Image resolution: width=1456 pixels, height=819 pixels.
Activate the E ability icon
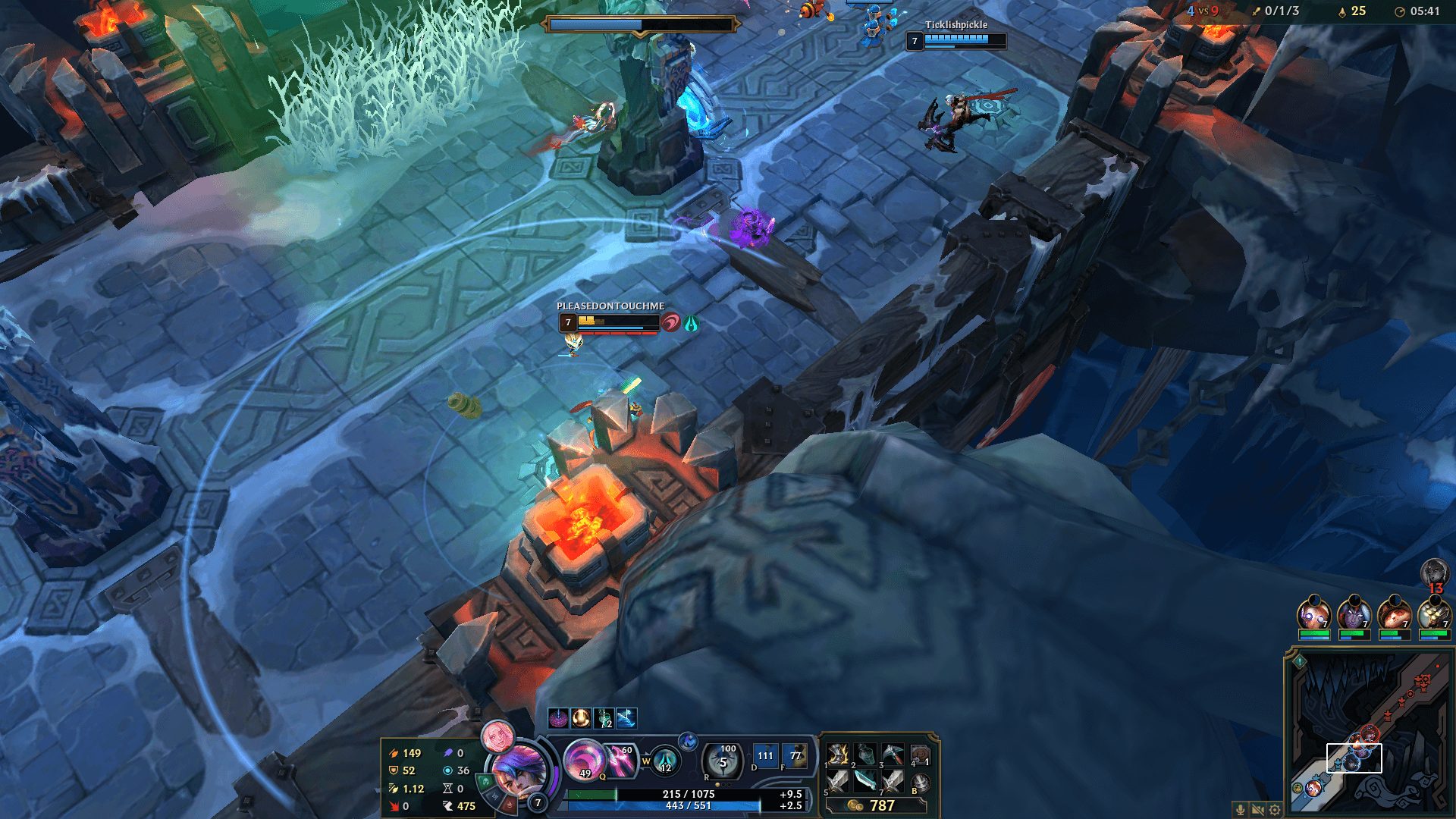pyautogui.click(x=689, y=740)
